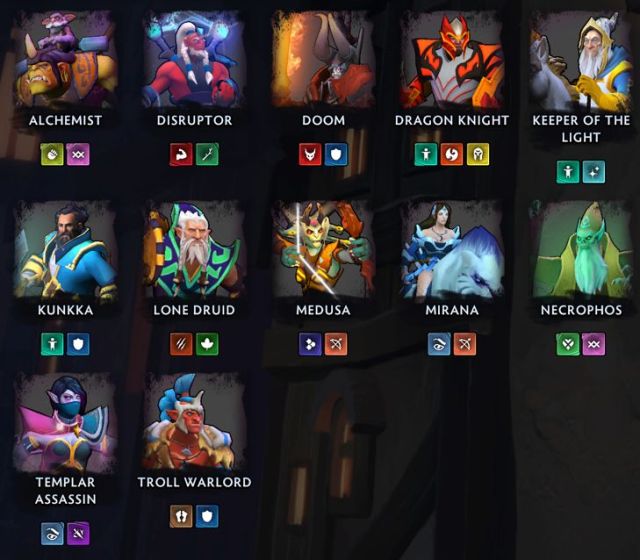Click Kunkka's blue shield alliance icon
The image size is (640, 560).
[78, 345]
